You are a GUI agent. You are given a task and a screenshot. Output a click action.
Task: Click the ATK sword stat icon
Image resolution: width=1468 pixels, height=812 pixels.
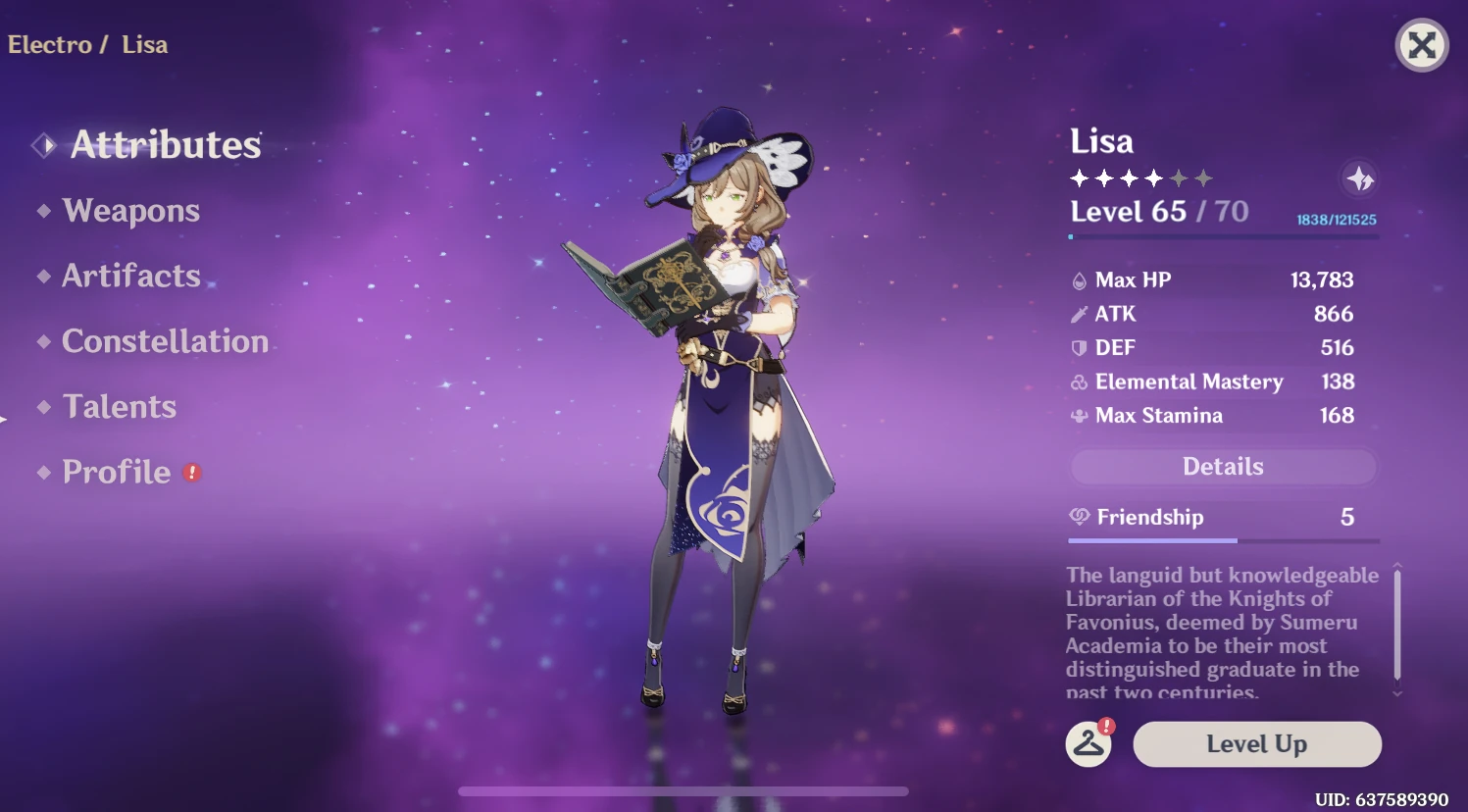[x=1081, y=314]
